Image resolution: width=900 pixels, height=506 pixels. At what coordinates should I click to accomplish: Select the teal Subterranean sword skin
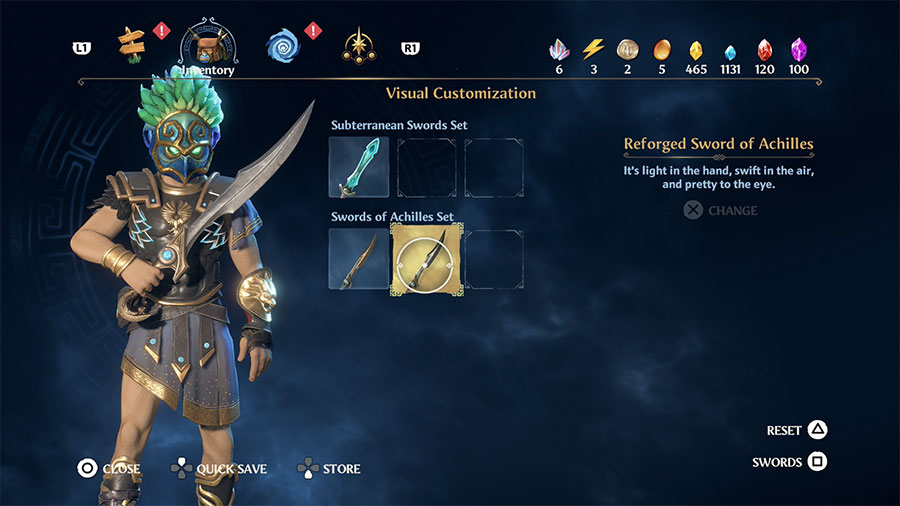[358, 168]
